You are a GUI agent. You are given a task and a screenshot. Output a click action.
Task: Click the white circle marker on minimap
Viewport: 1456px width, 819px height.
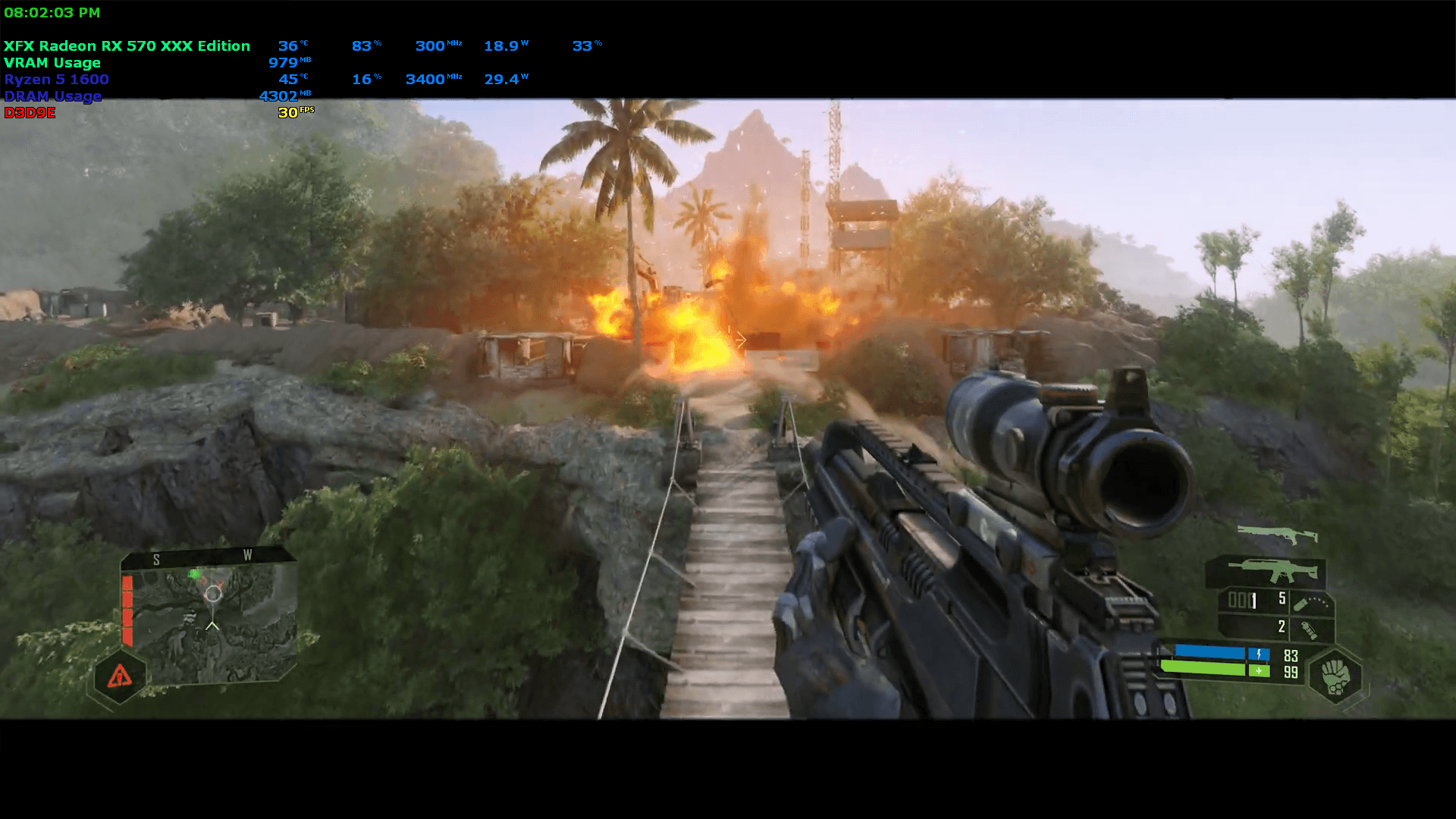(213, 594)
